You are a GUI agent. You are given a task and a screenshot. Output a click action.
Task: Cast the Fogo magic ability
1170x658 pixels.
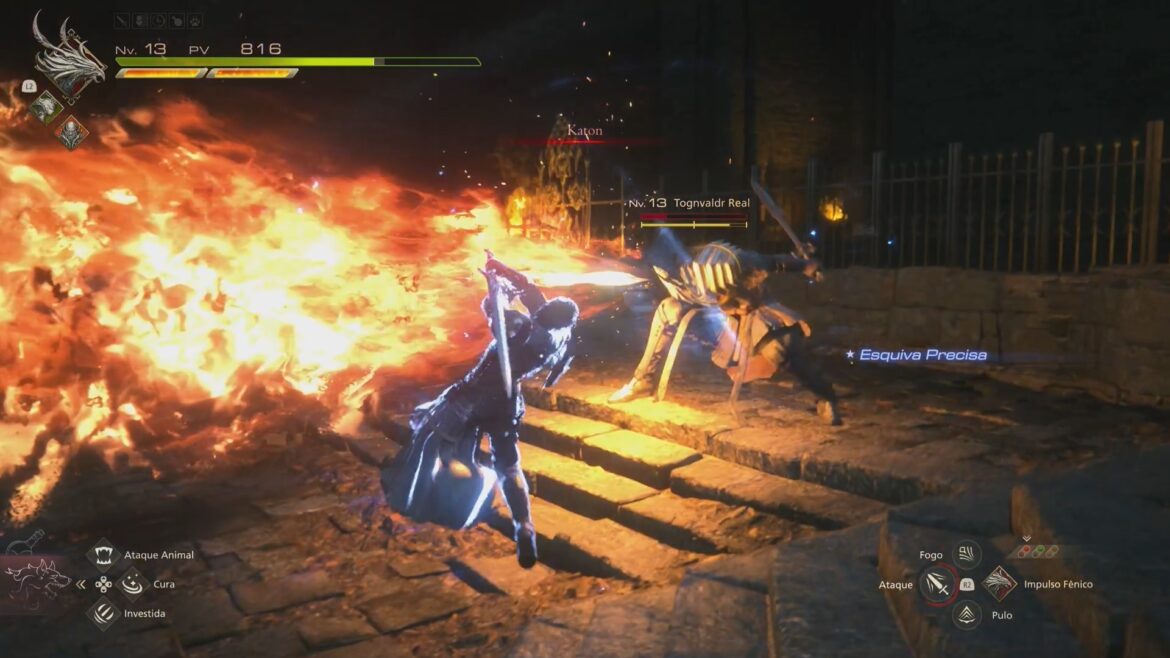click(966, 554)
